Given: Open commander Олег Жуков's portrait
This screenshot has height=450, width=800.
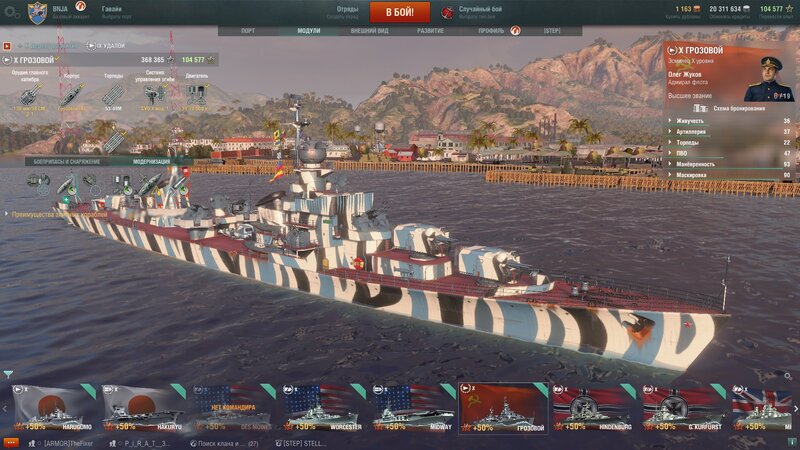Looking at the screenshot, I should click(767, 78).
